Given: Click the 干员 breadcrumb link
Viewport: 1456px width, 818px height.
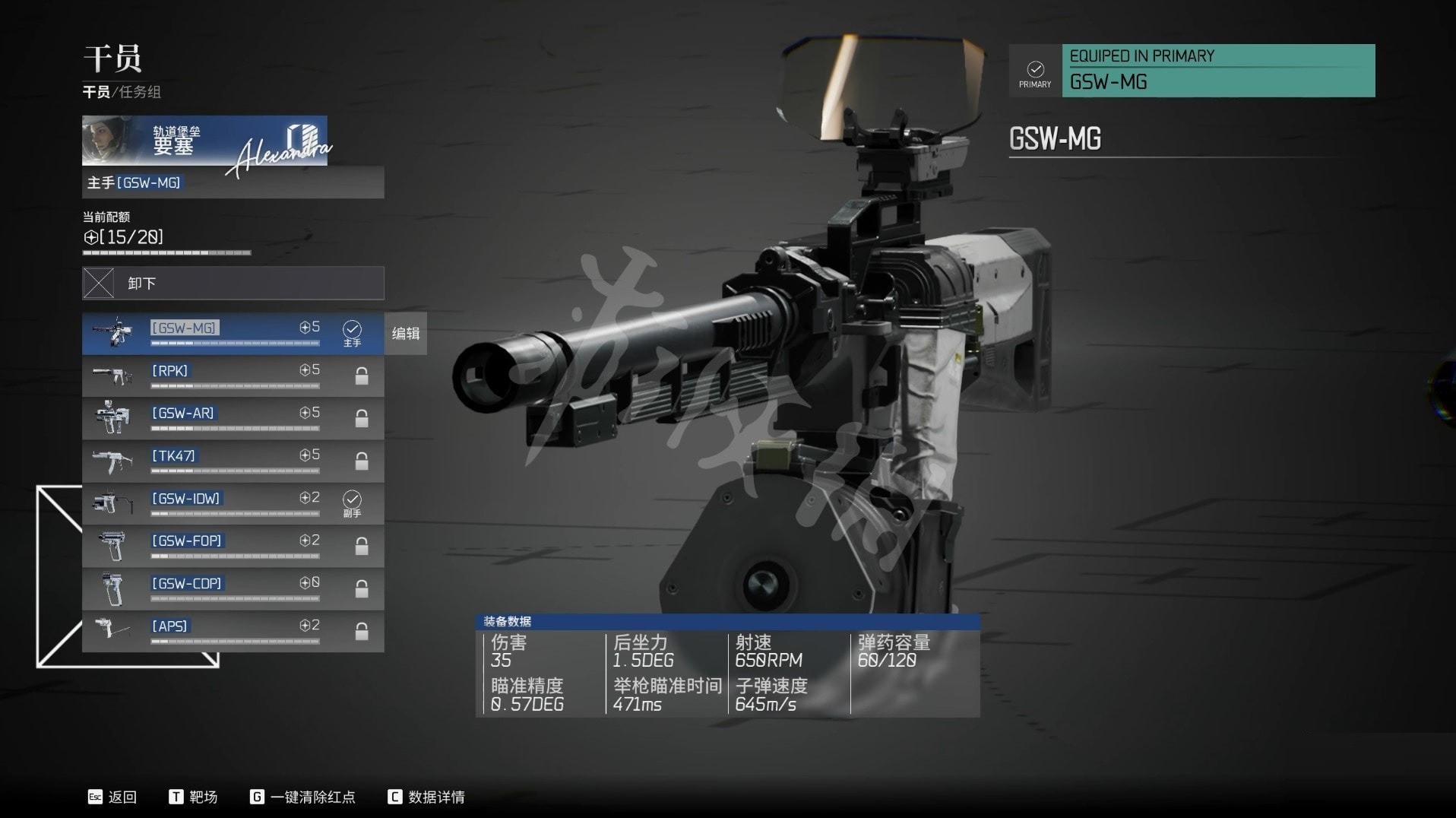Looking at the screenshot, I should [96, 92].
